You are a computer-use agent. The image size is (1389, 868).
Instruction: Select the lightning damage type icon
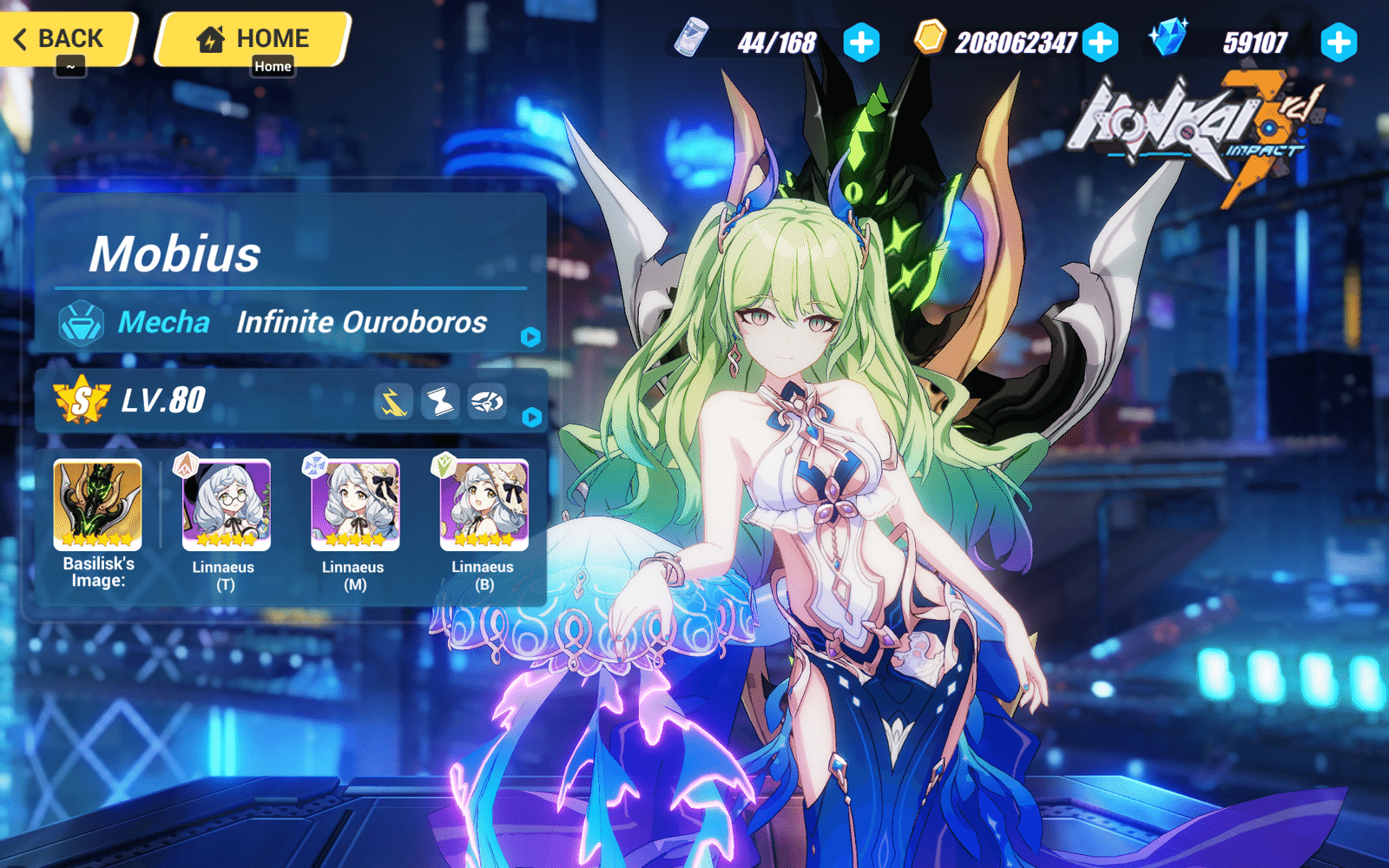click(397, 402)
